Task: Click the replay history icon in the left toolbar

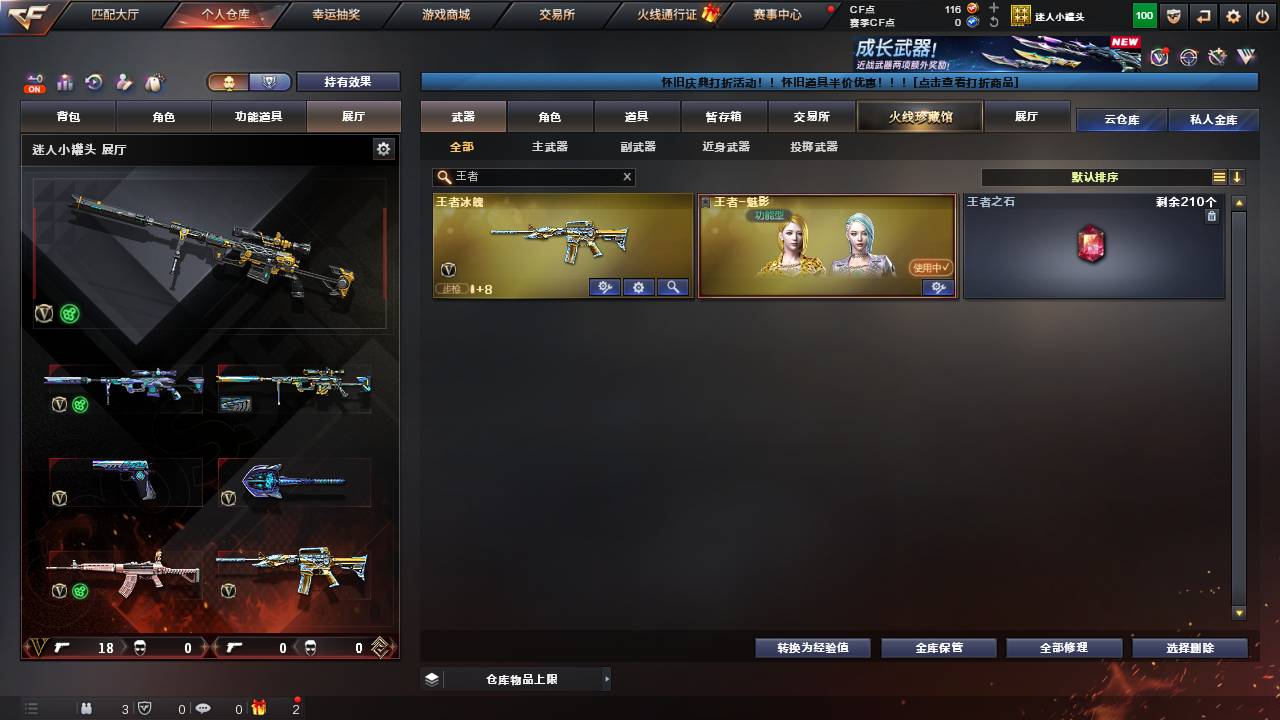Action: click(93, 81)
